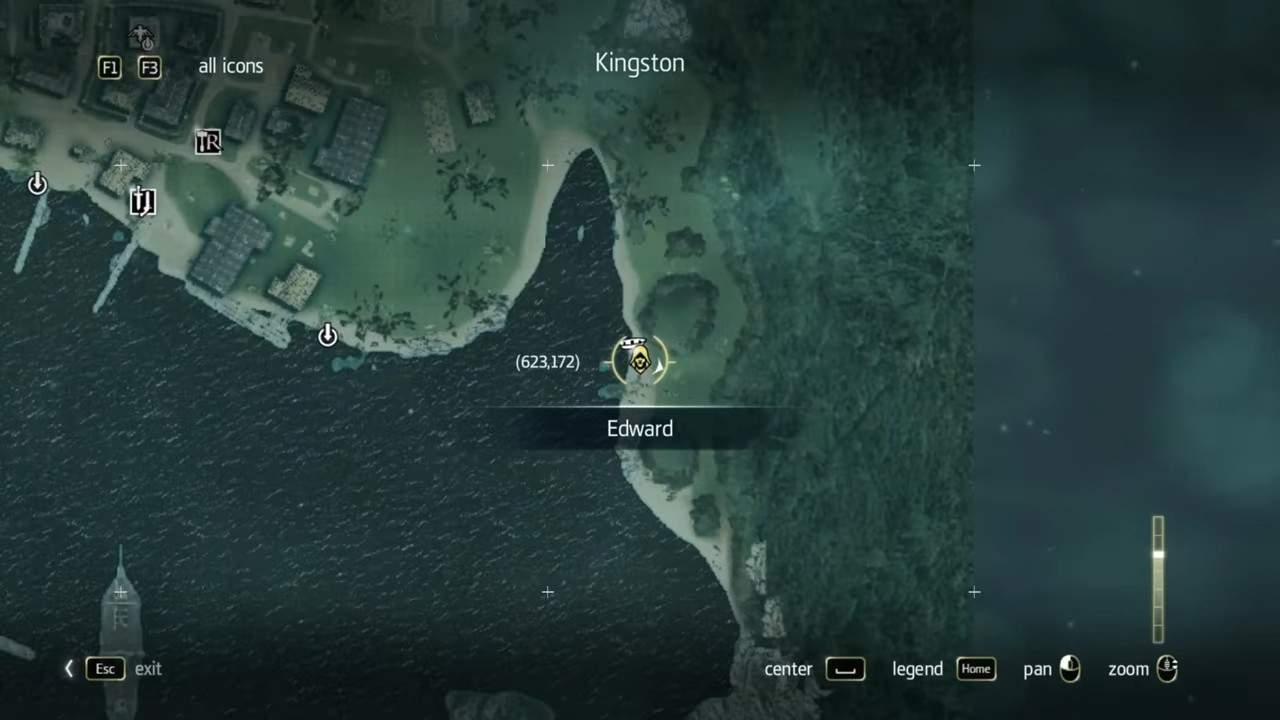Open the legend via the Home button

tap(975, 669)
